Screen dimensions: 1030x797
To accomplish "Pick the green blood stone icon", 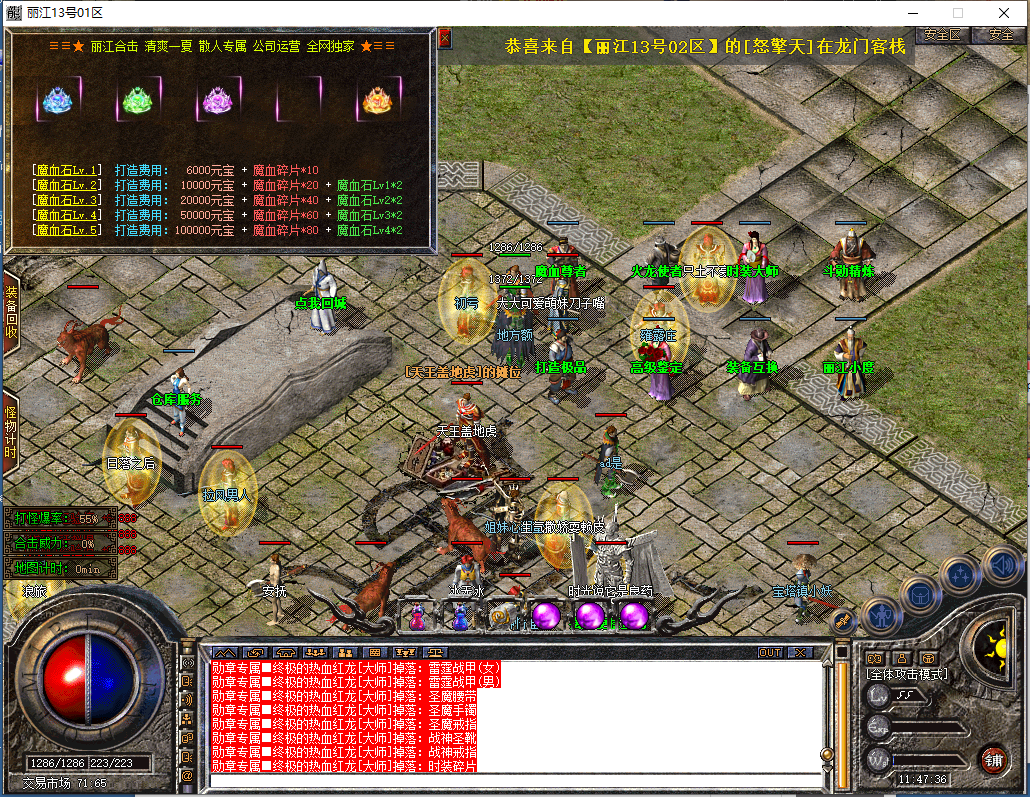I will (x=135, y=100).
